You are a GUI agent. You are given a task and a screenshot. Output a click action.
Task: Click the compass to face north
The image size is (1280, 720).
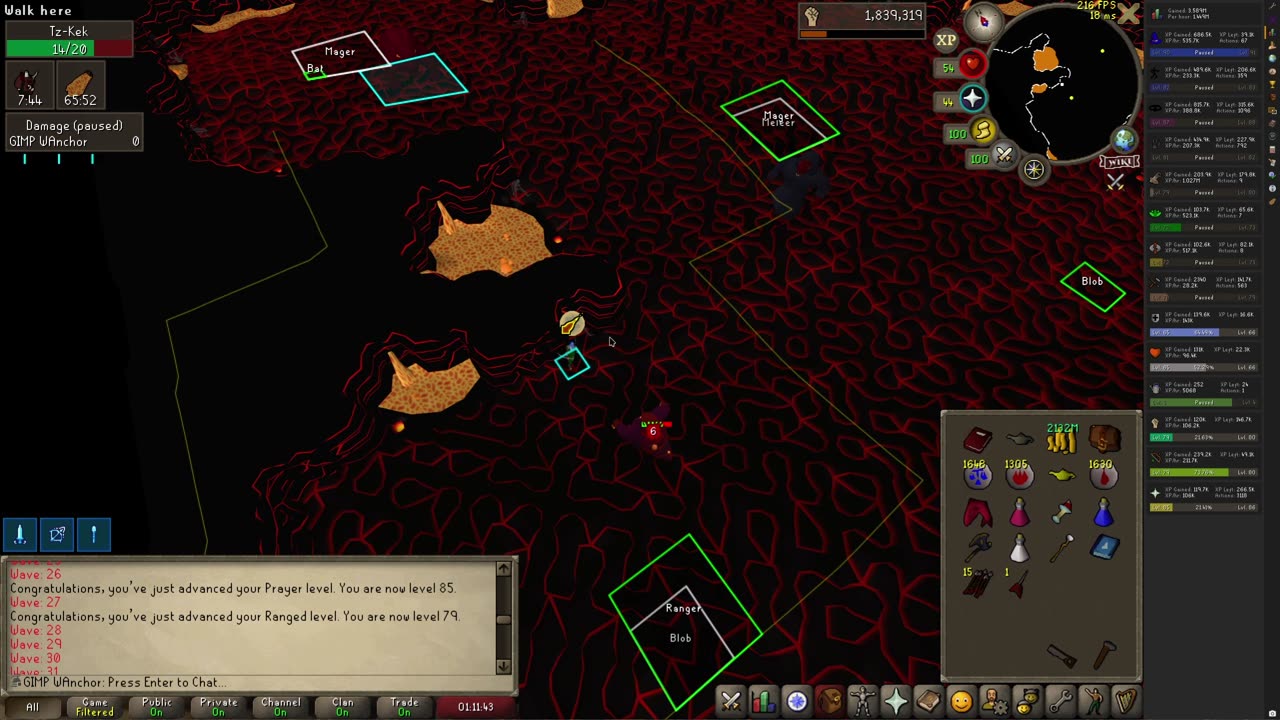pyautogui.click(x=984, y=20)
